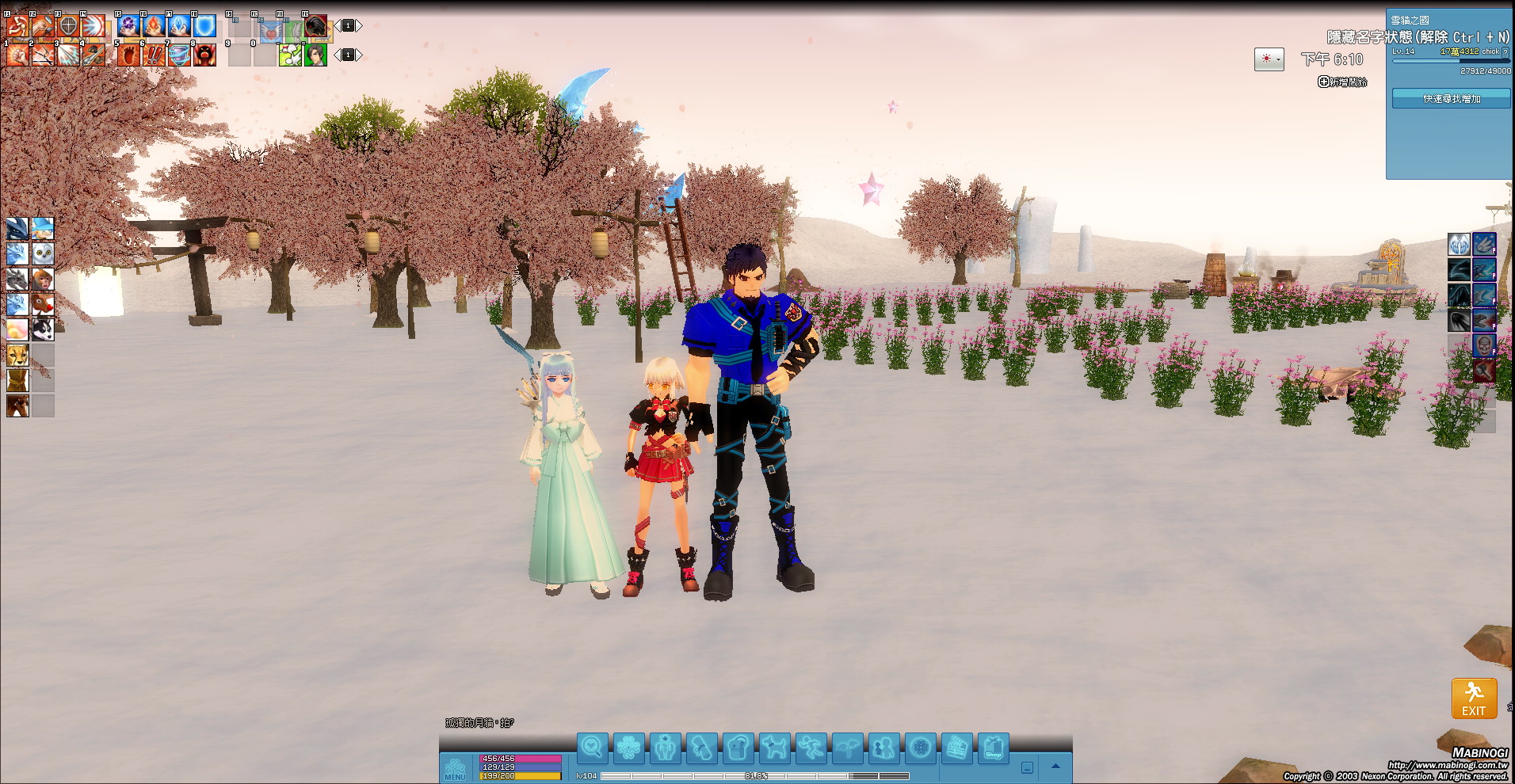This screenshot has height=784, width=1515.
Task: Open the scroll quest icon
Action: point(701,748)
